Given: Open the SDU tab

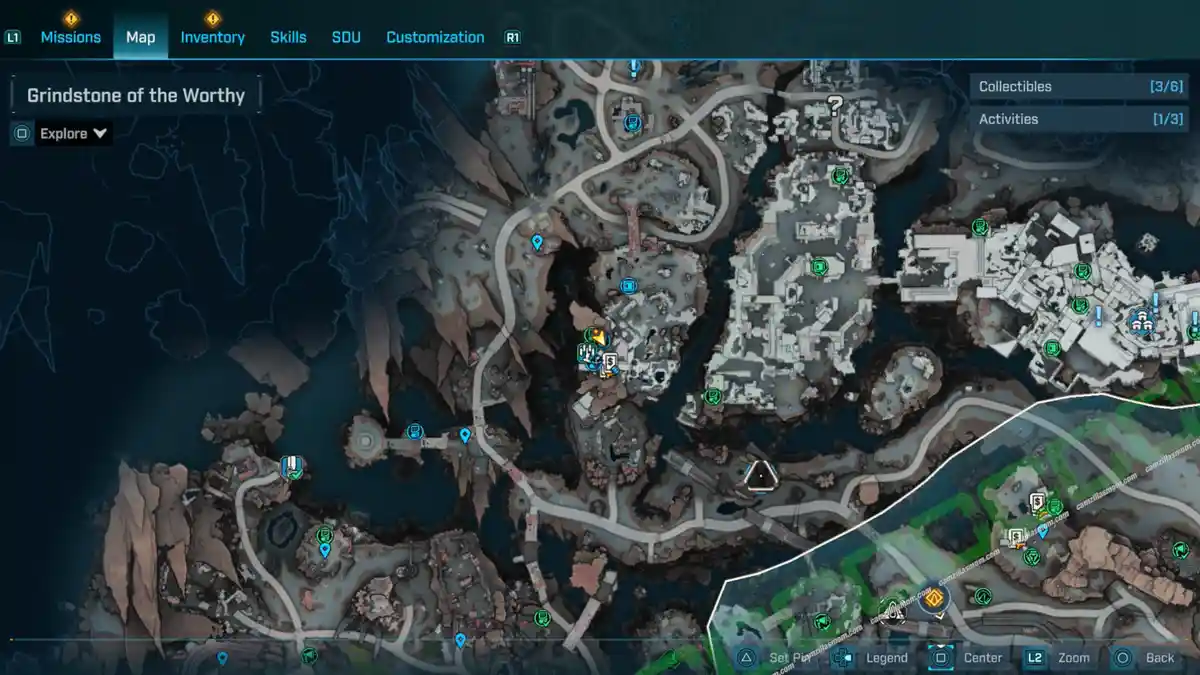Looking at the screenshot, I should [x=346, y=37].
